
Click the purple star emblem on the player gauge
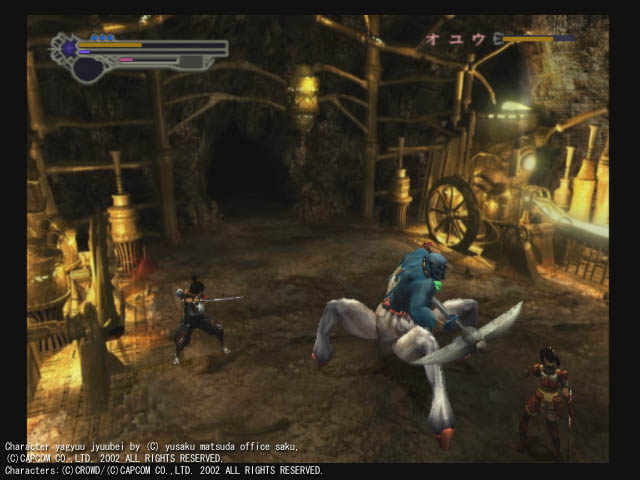point(69,46)
